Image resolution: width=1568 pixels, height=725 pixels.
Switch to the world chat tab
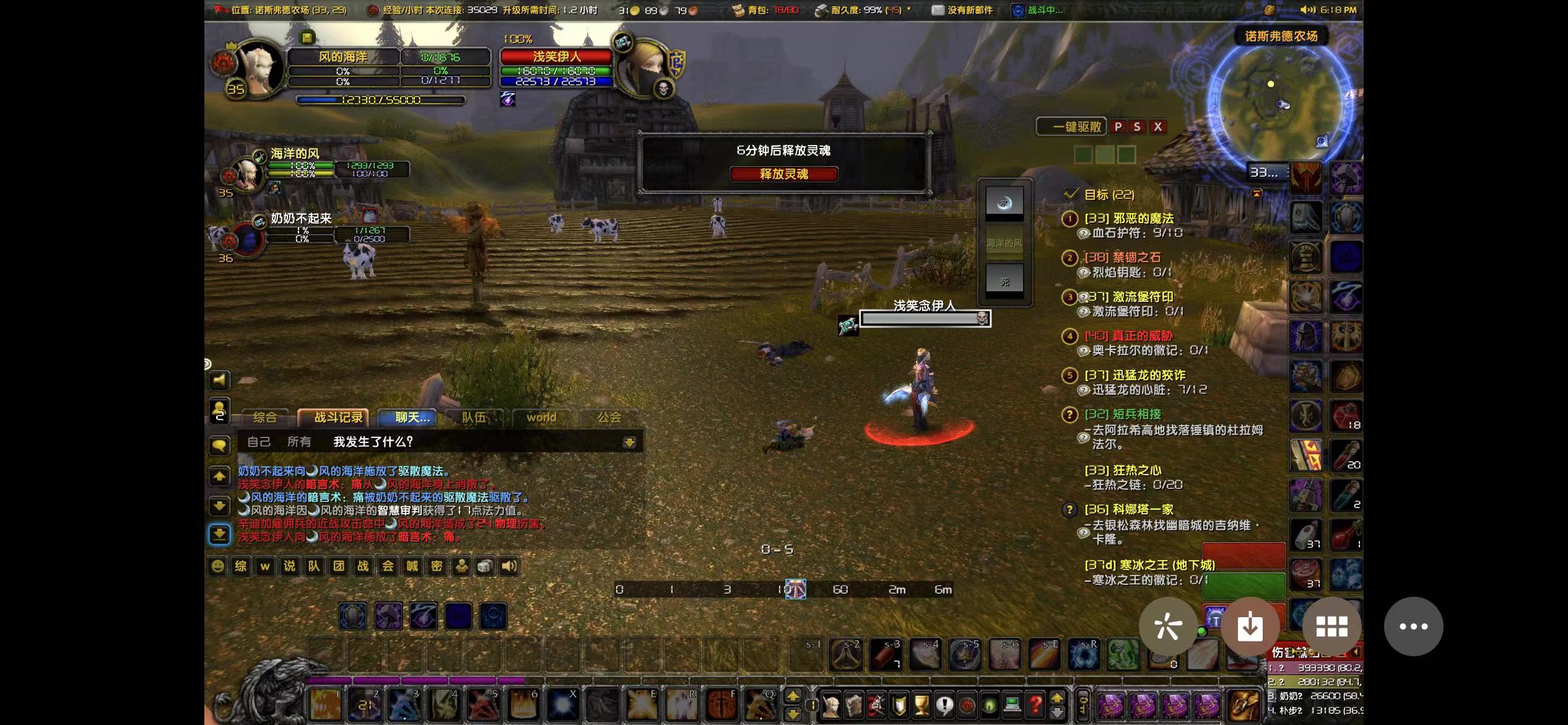click(x=541, y=418)
